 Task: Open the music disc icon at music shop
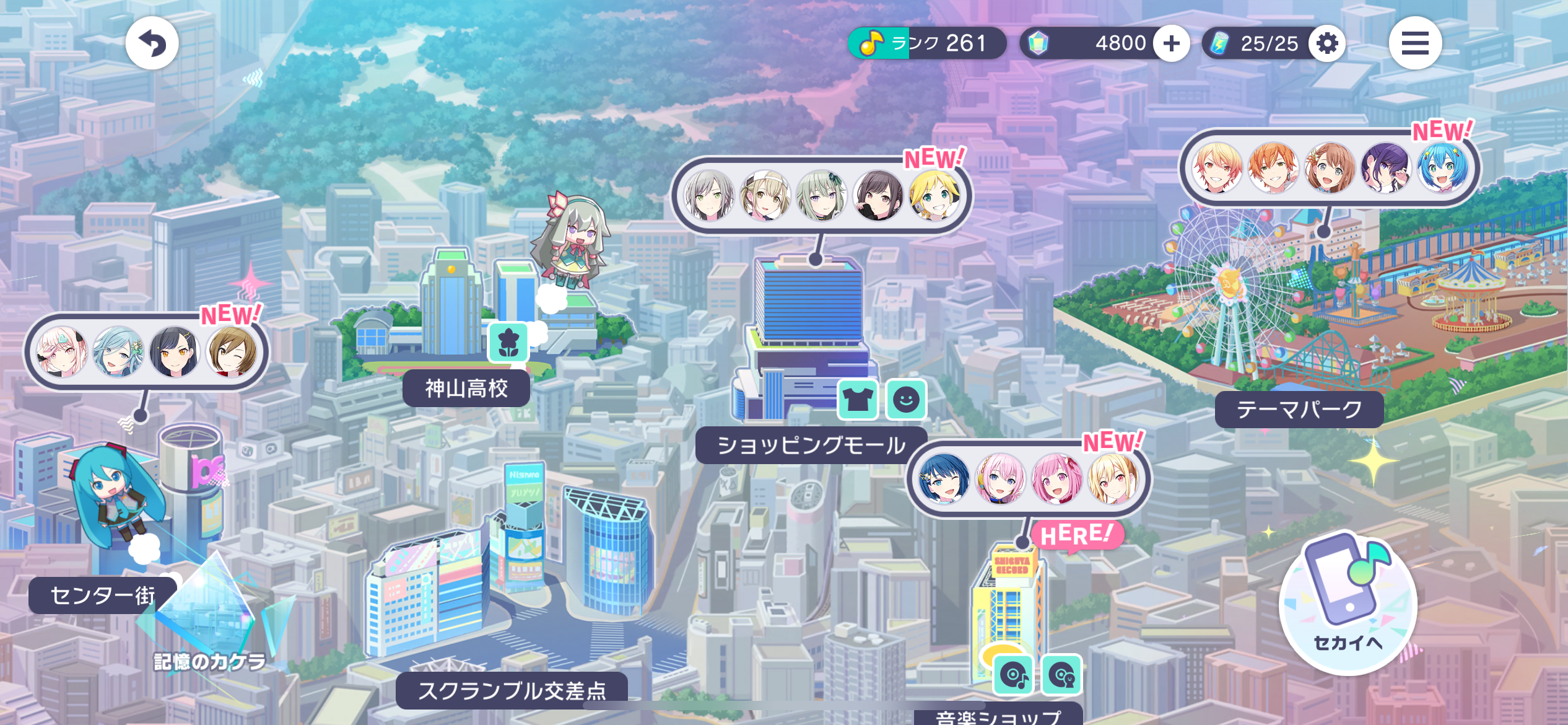click(x=1014, y=674)
